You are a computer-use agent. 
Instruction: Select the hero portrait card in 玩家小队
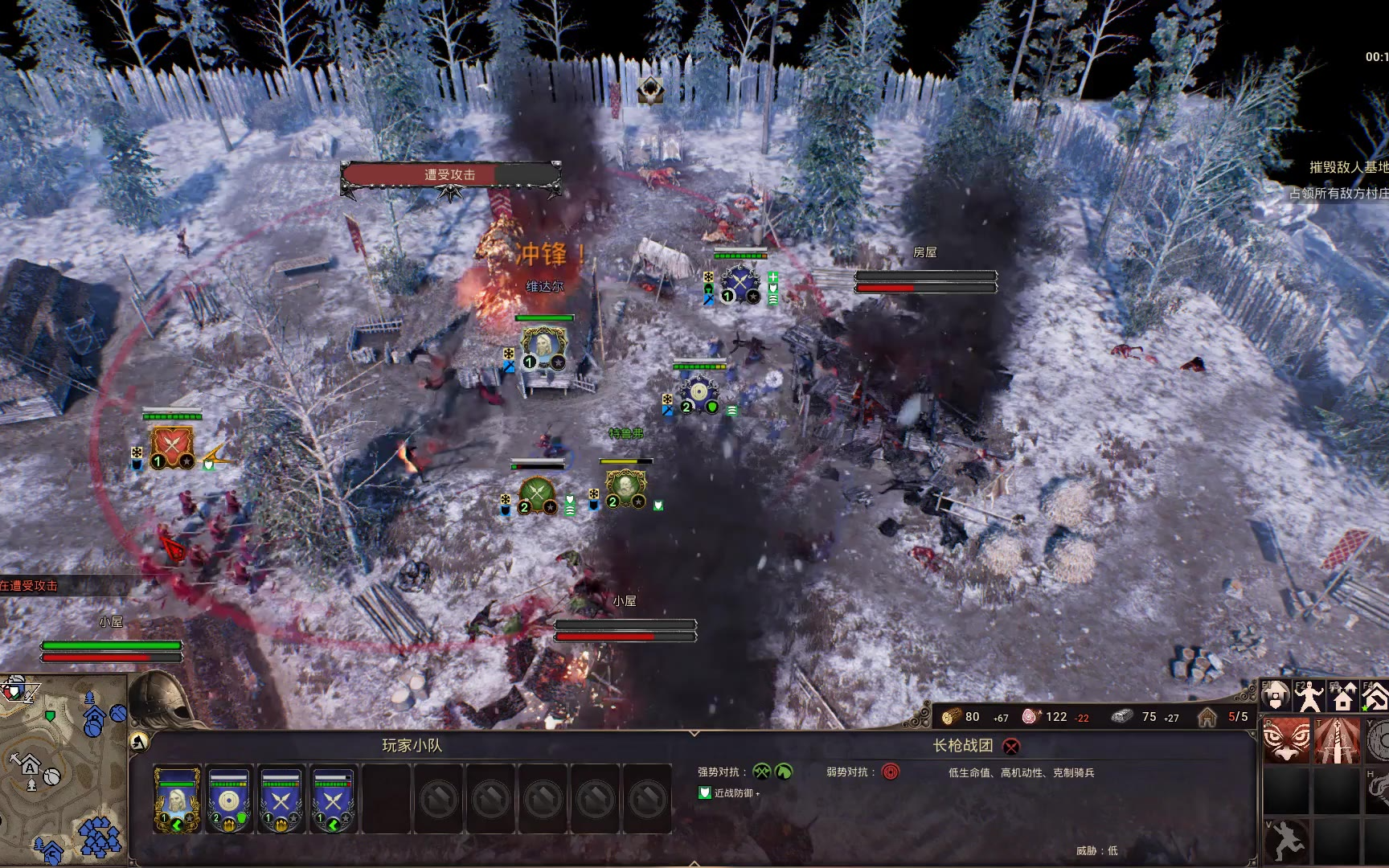point(177,799)
